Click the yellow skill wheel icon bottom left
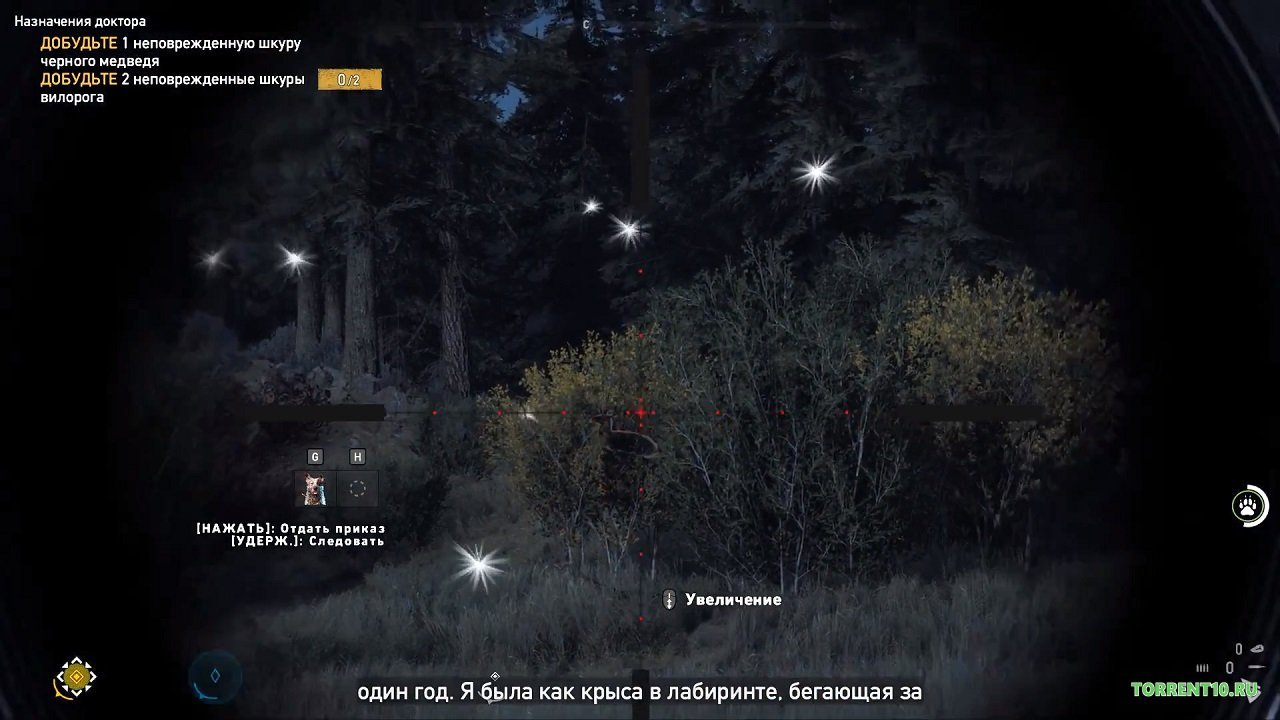The width and height of the screenshot is (1280, 720). click(x=75, y=678)
